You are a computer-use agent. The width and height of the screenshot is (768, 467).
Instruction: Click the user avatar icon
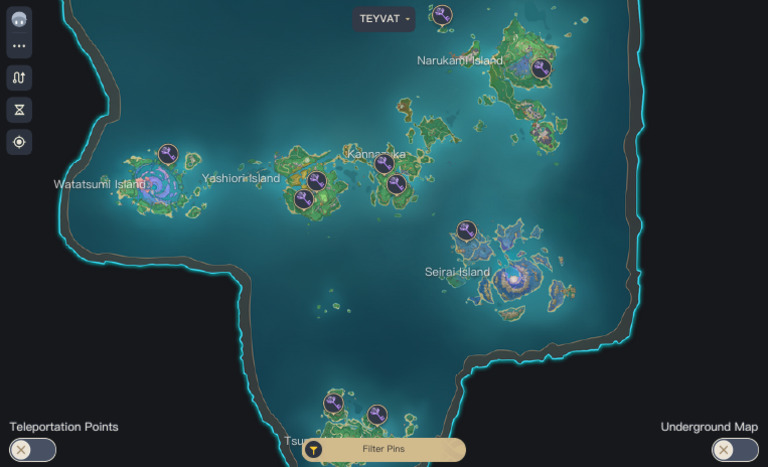(x=19, y=18)
